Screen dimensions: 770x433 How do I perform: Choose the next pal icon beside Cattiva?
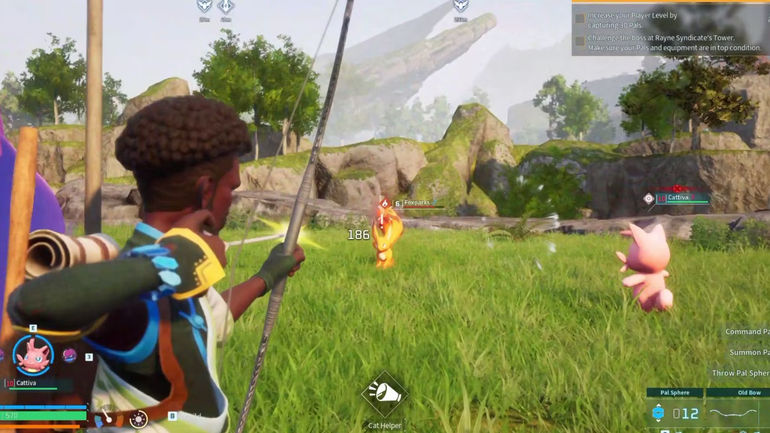tap(70, 355)
